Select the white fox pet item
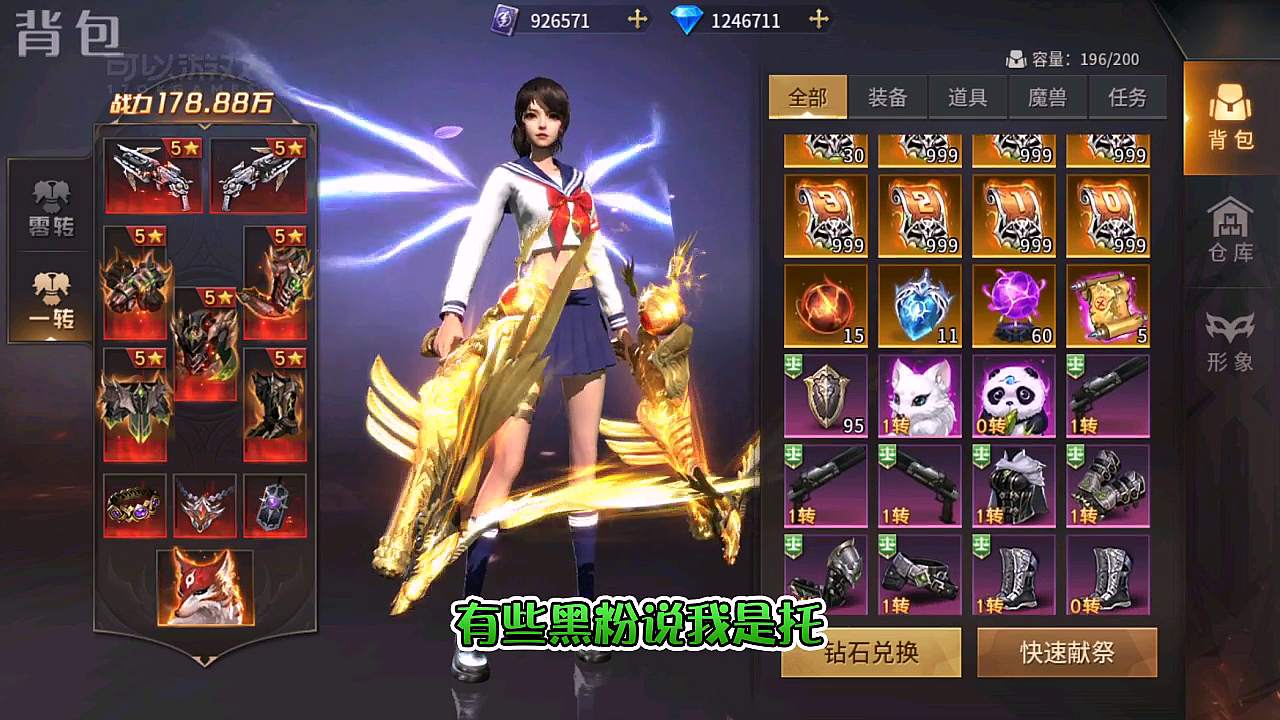The width and height of the screenshot is (1280, 720). pos(920,396)
